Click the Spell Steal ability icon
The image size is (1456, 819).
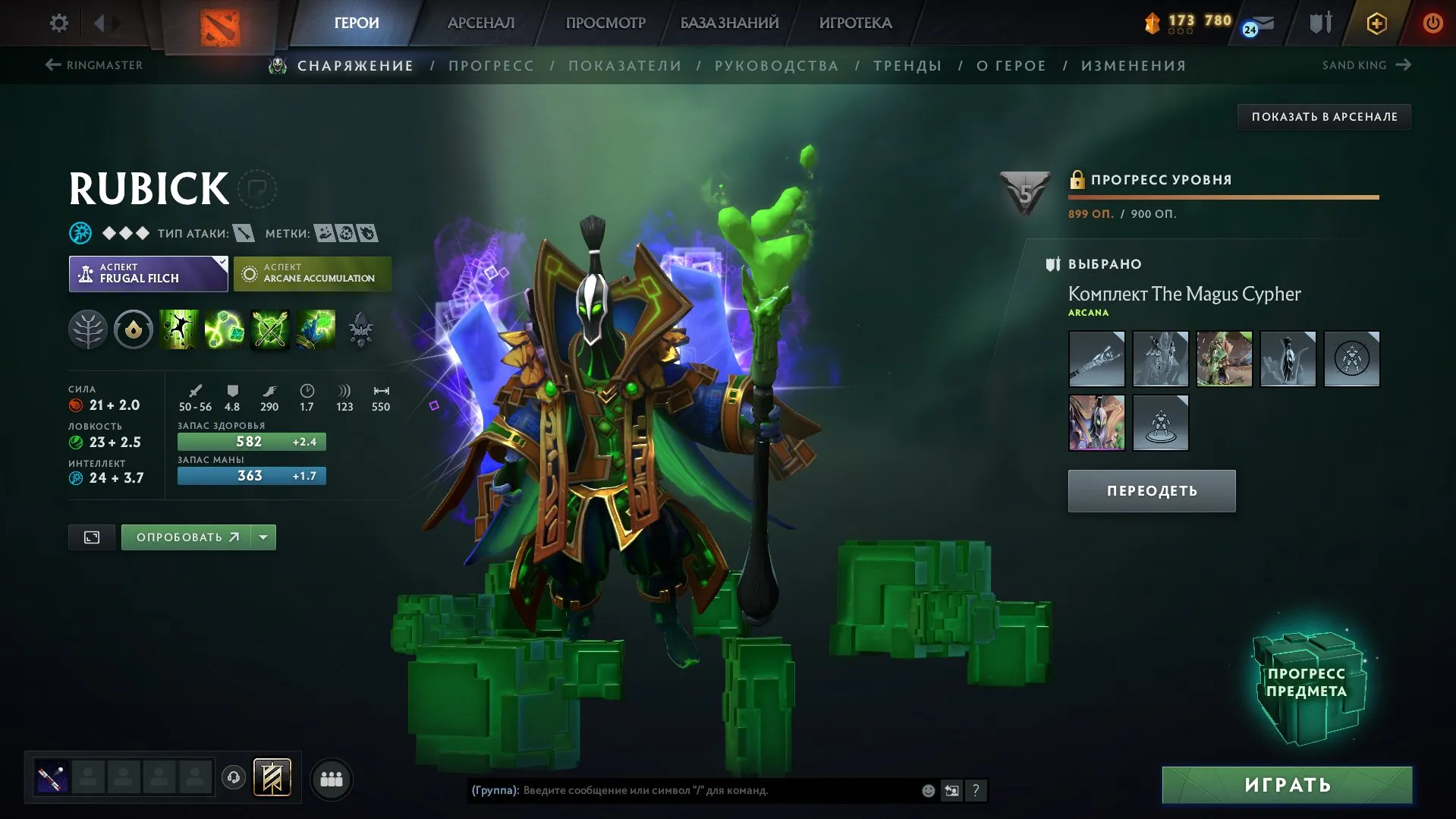point(316,329)
